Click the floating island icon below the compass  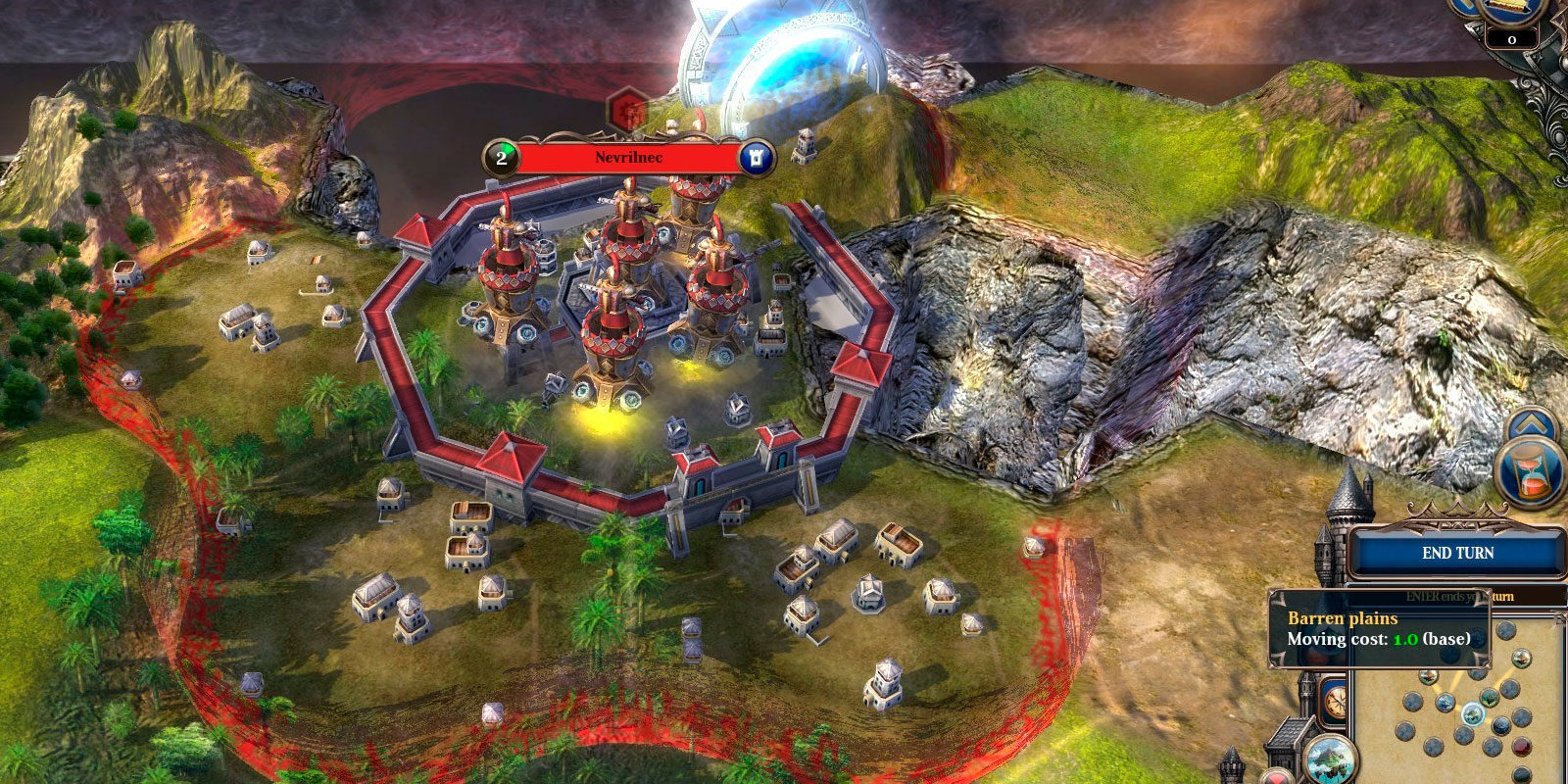point(1330,759)
